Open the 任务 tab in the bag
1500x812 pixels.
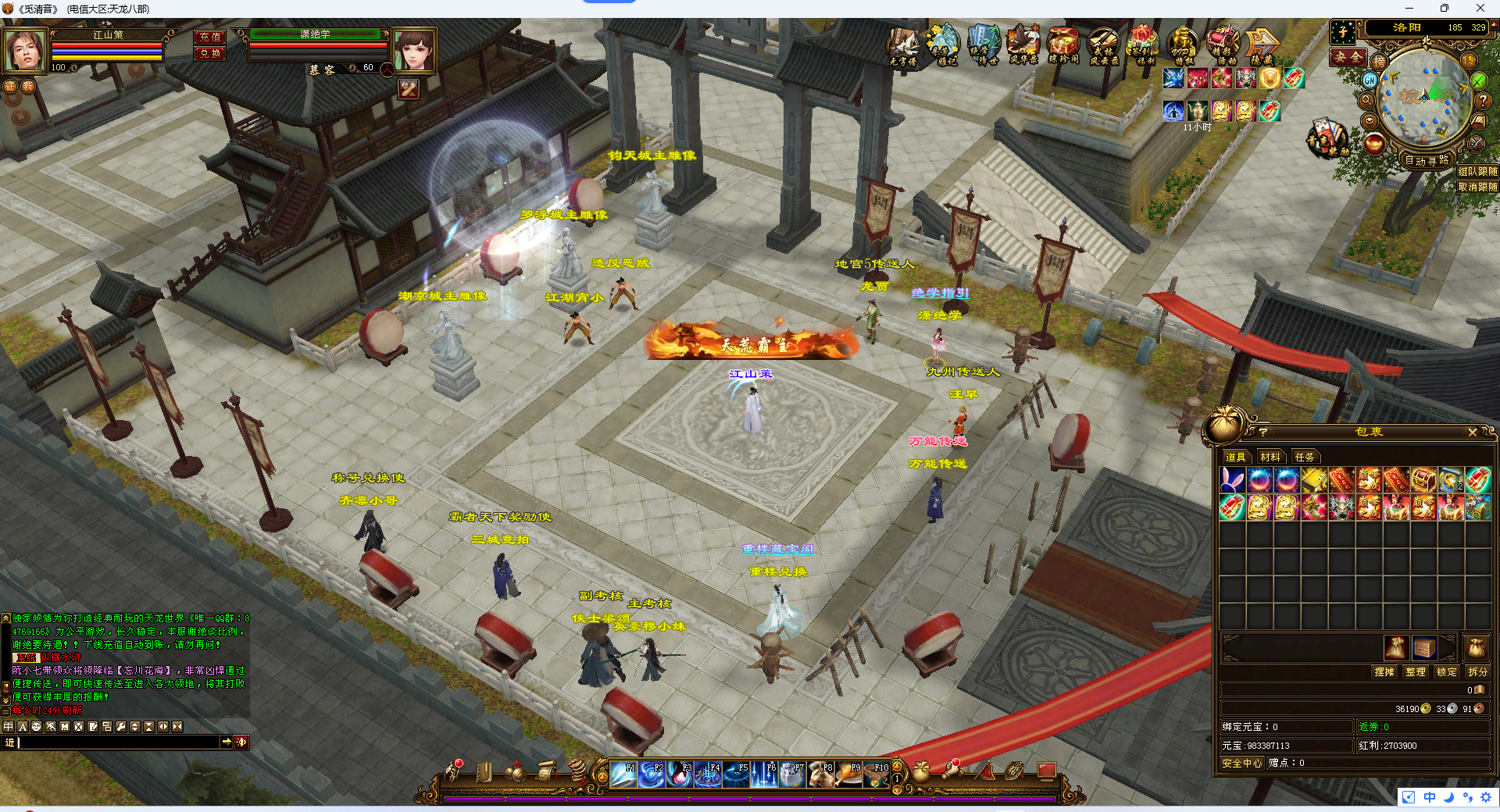[x=1305, y=457]
